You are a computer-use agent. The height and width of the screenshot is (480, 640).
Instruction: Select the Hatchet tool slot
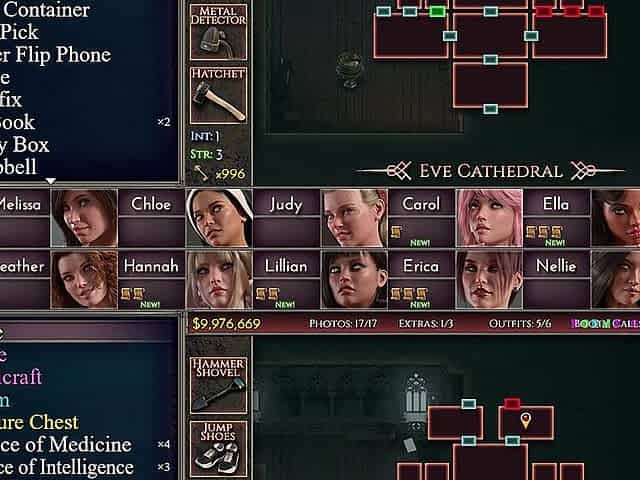[x=218, y=95]
